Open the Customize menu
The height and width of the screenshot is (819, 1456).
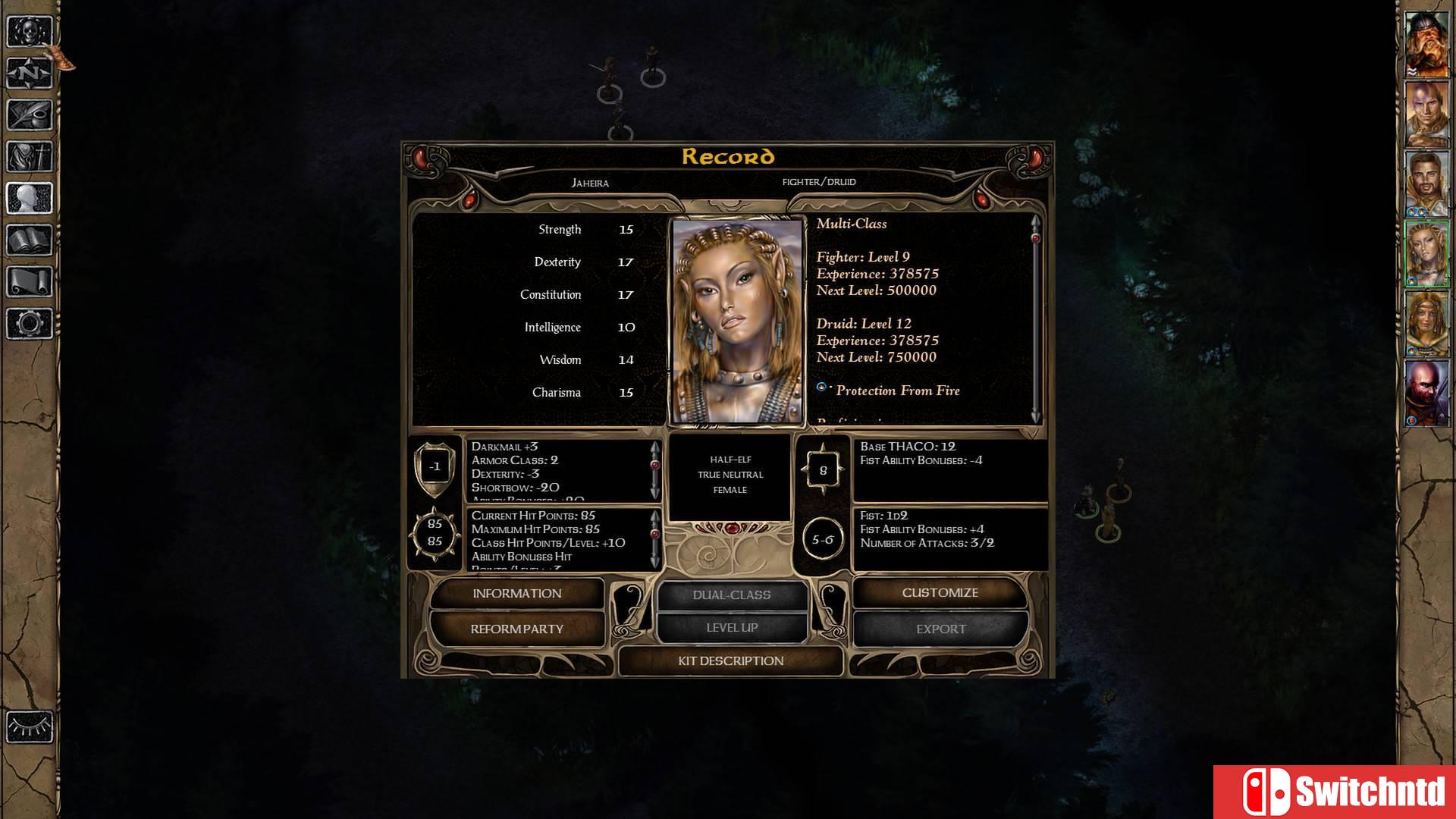pos(940,592)
